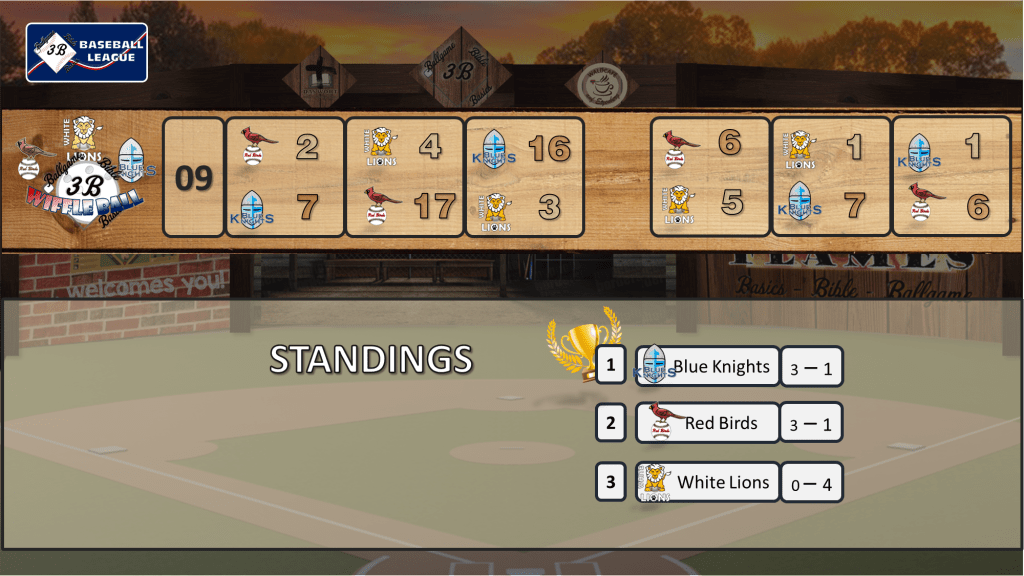The height and width of the screenshot is (576, 1024).
Task: Open the Red Birds 2, Blue Knights 7 game
Action: [285, 177]
